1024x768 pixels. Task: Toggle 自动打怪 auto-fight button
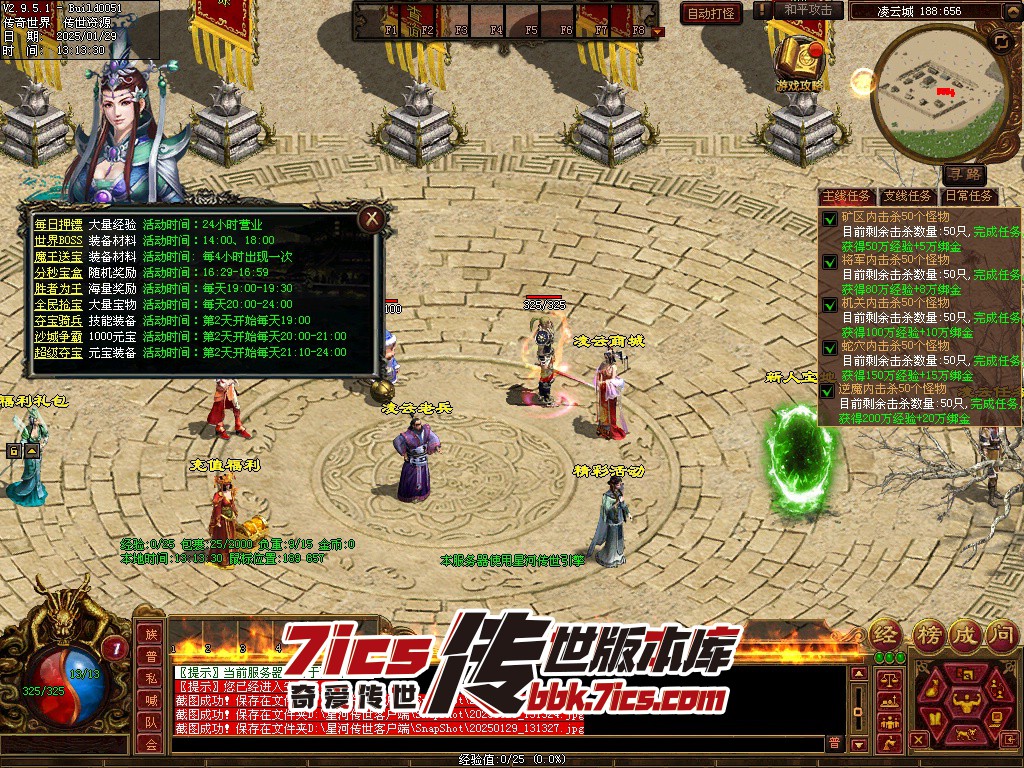coord(712,13)
